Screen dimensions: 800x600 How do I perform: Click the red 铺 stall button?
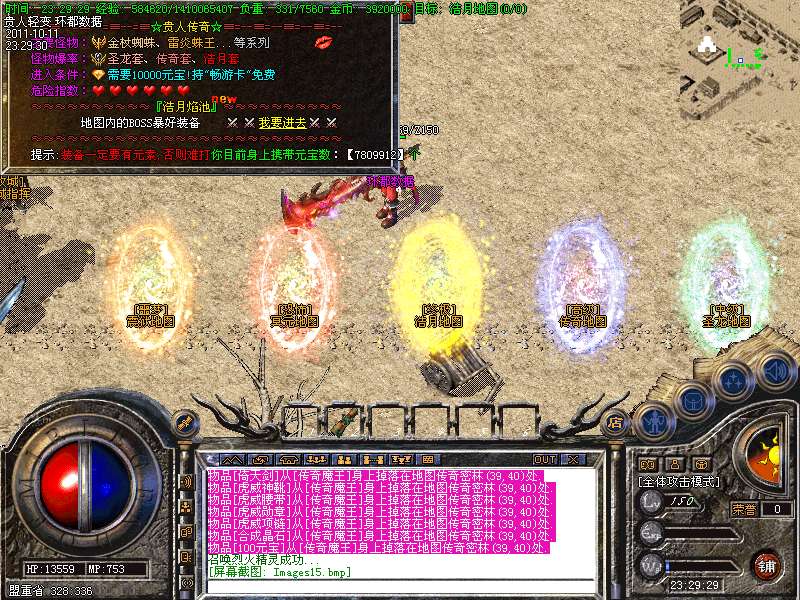tap(766, 565)
